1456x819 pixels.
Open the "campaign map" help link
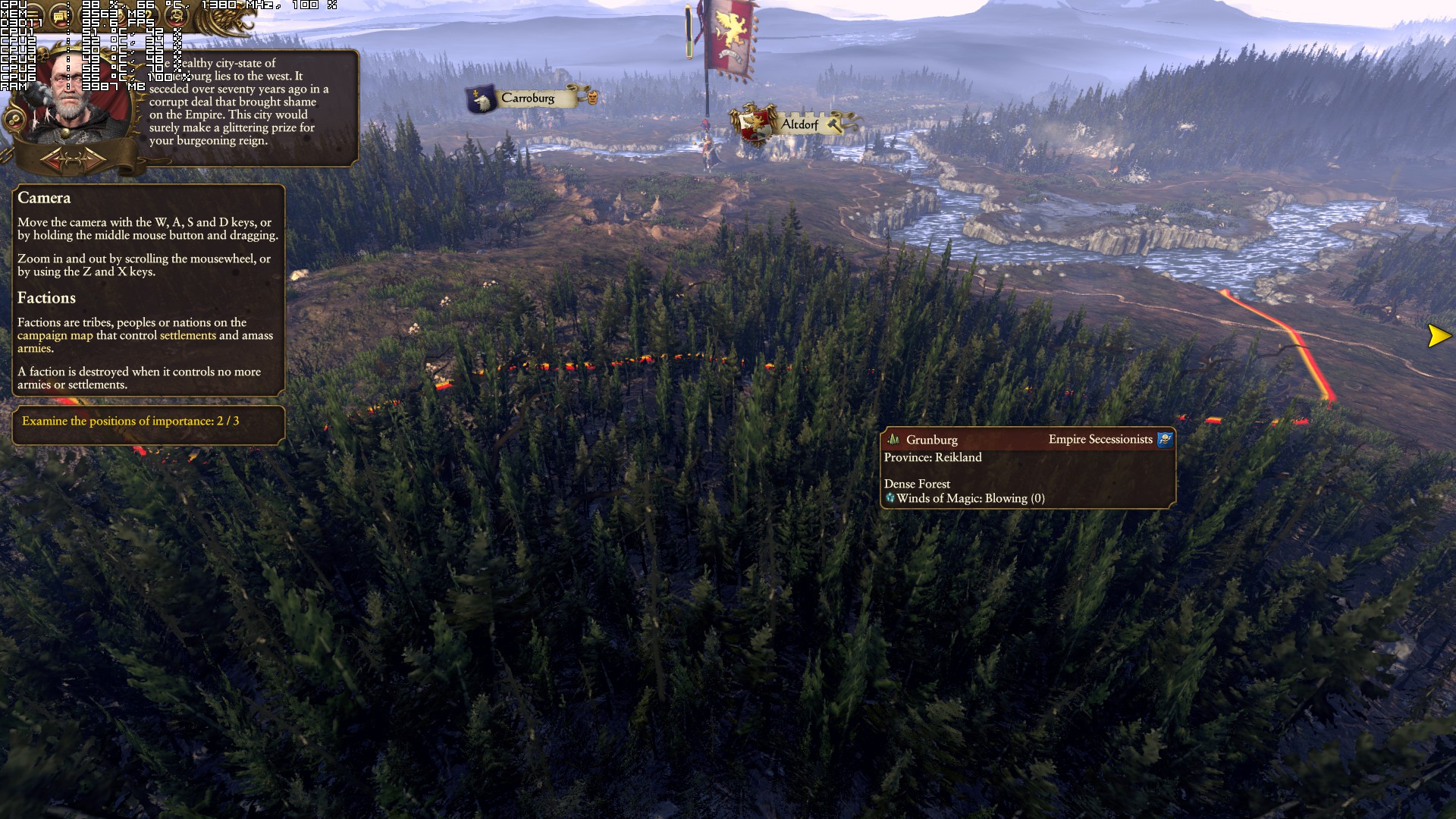click(x=55, y=335)
